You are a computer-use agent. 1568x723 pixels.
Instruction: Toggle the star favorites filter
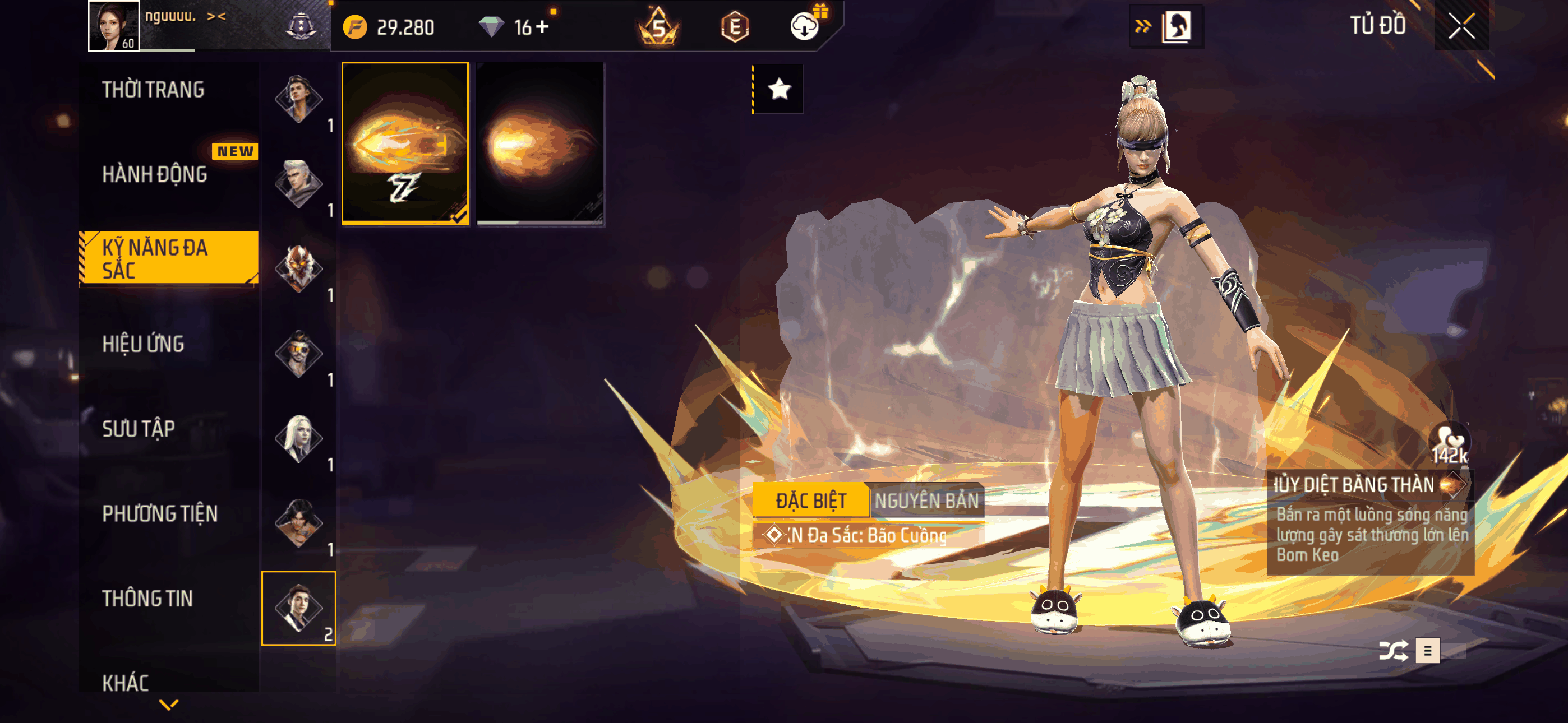[779, 90]
